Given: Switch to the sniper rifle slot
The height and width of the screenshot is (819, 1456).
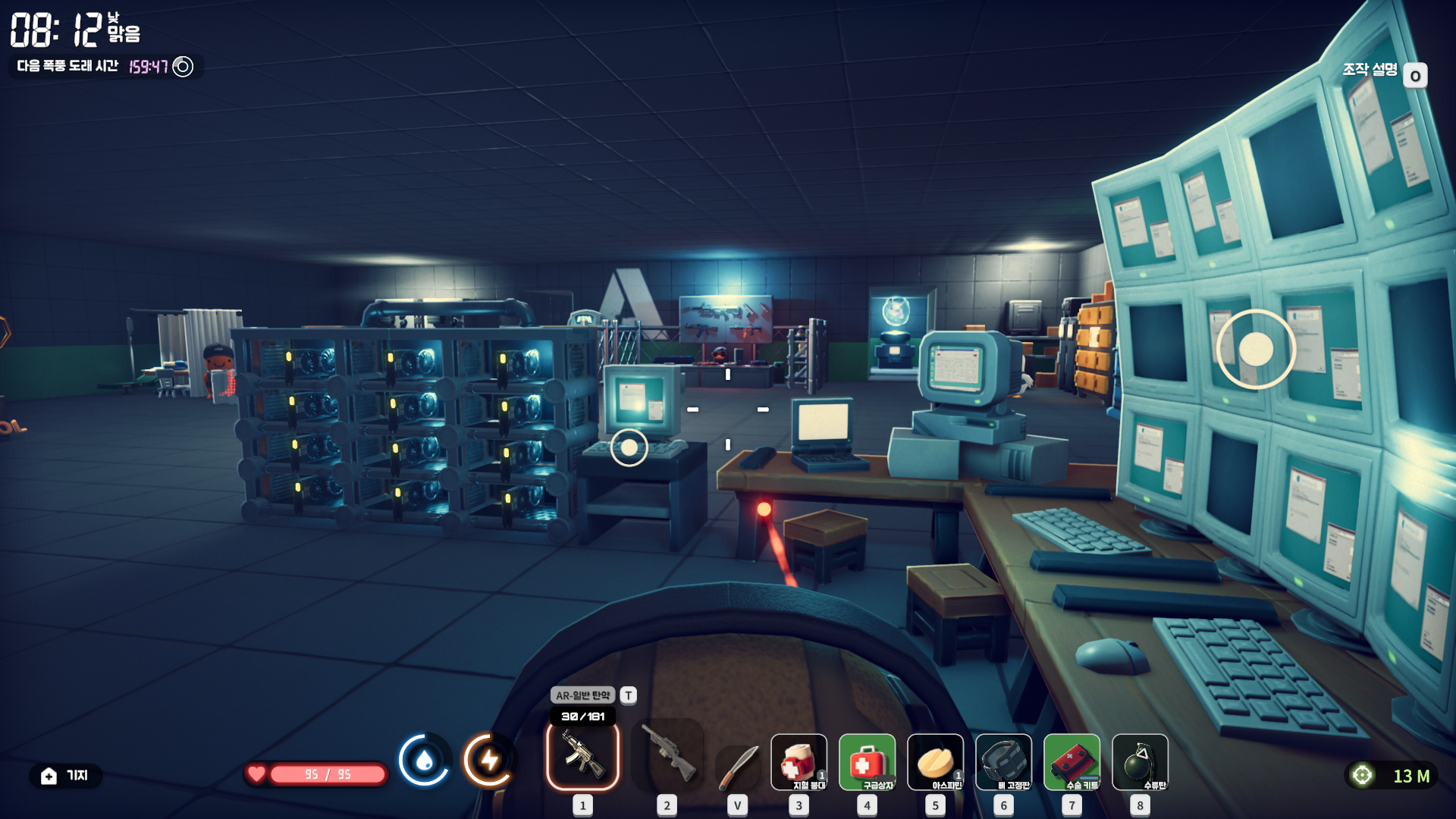Looking at the screenshot, I should (667, 755).
